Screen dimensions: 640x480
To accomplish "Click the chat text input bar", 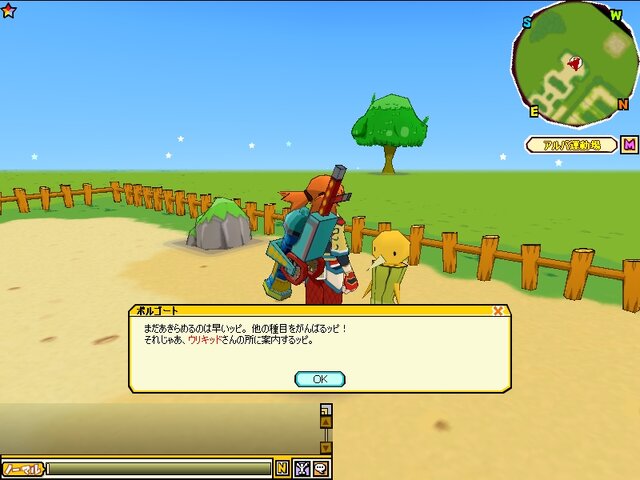I will pos(160,468).
